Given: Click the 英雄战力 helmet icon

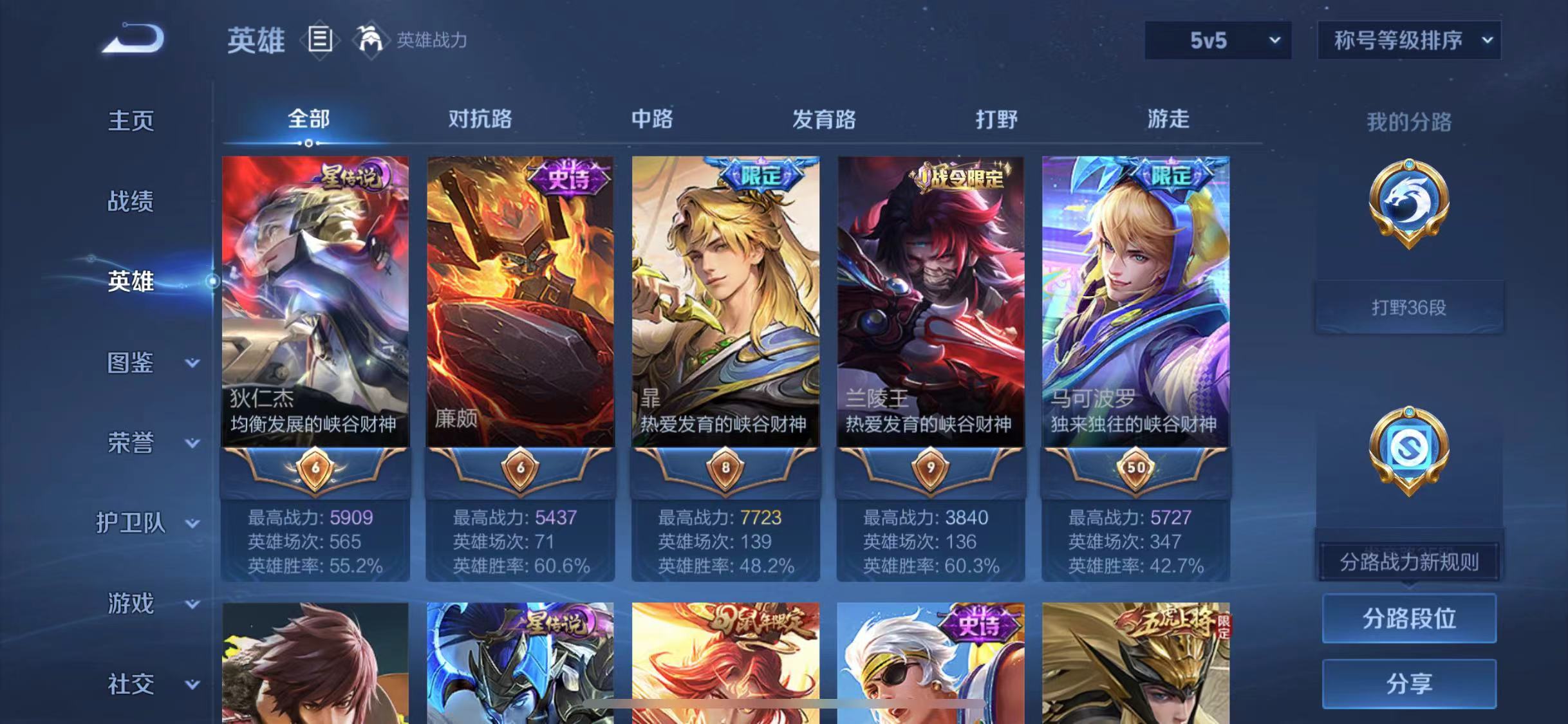Looking at the screenshot, I should coord(370,41).
